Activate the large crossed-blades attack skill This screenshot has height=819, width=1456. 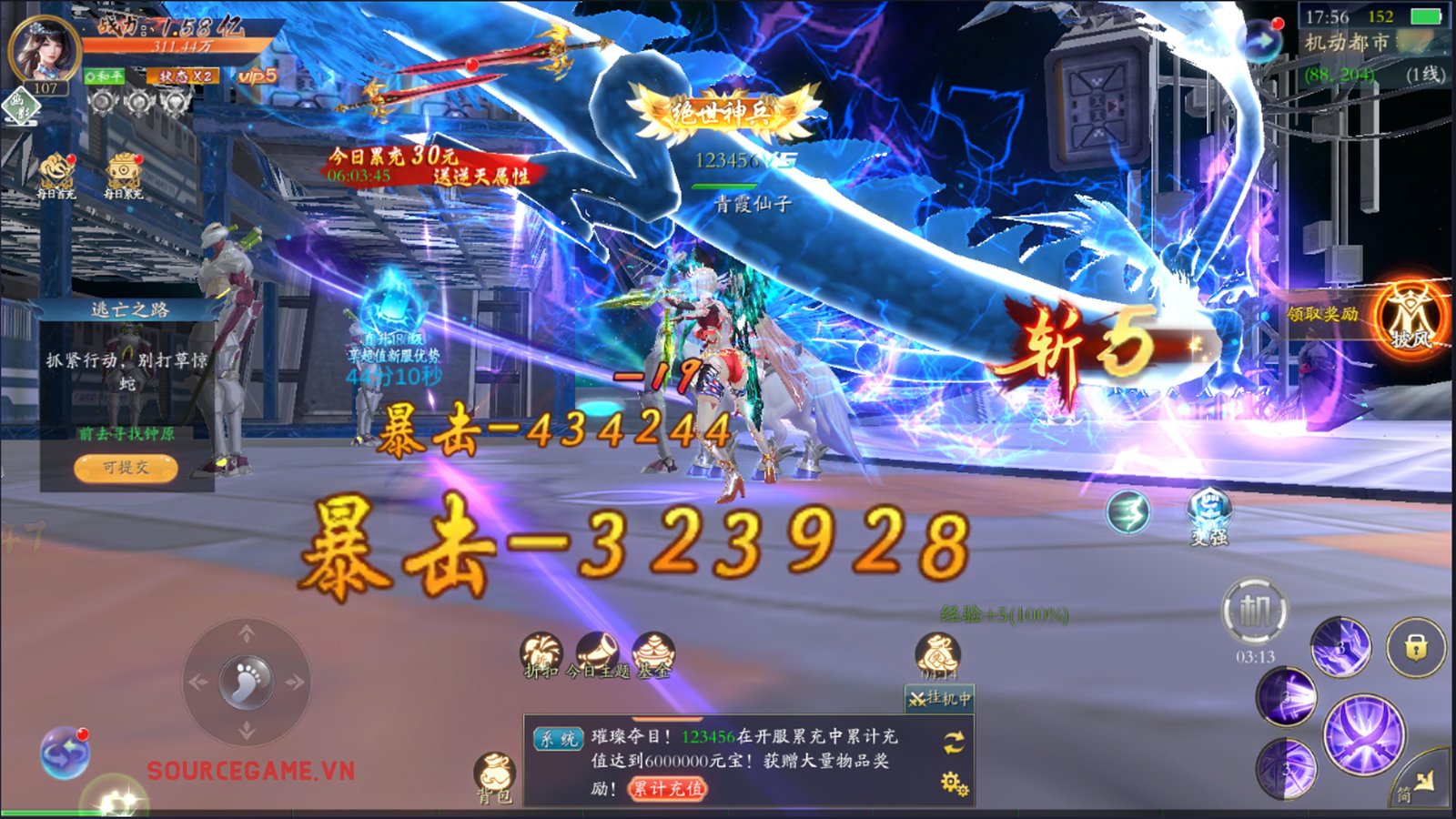(x=1363, y=734)
